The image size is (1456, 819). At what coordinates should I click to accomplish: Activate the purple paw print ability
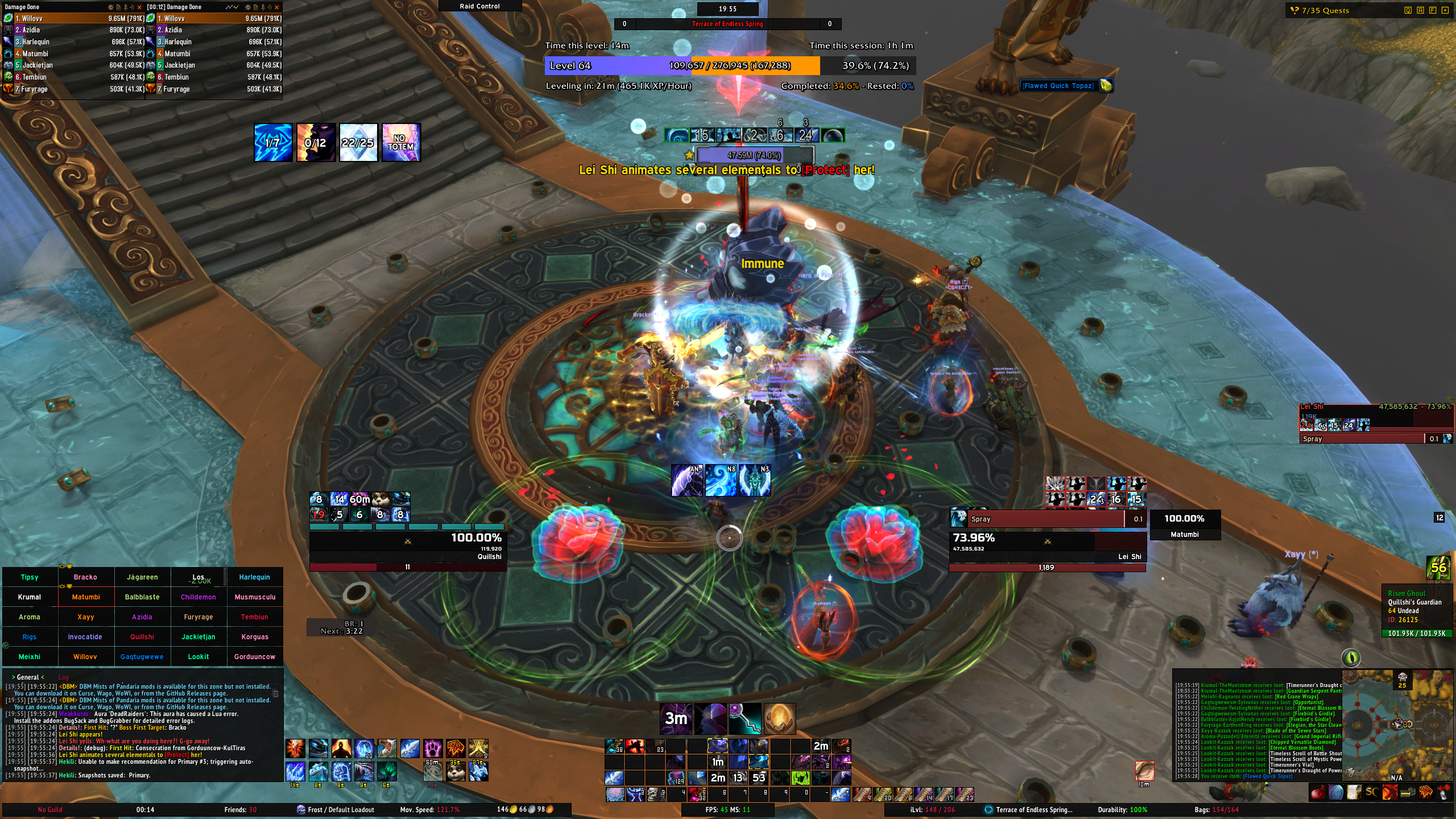(432, 748)
